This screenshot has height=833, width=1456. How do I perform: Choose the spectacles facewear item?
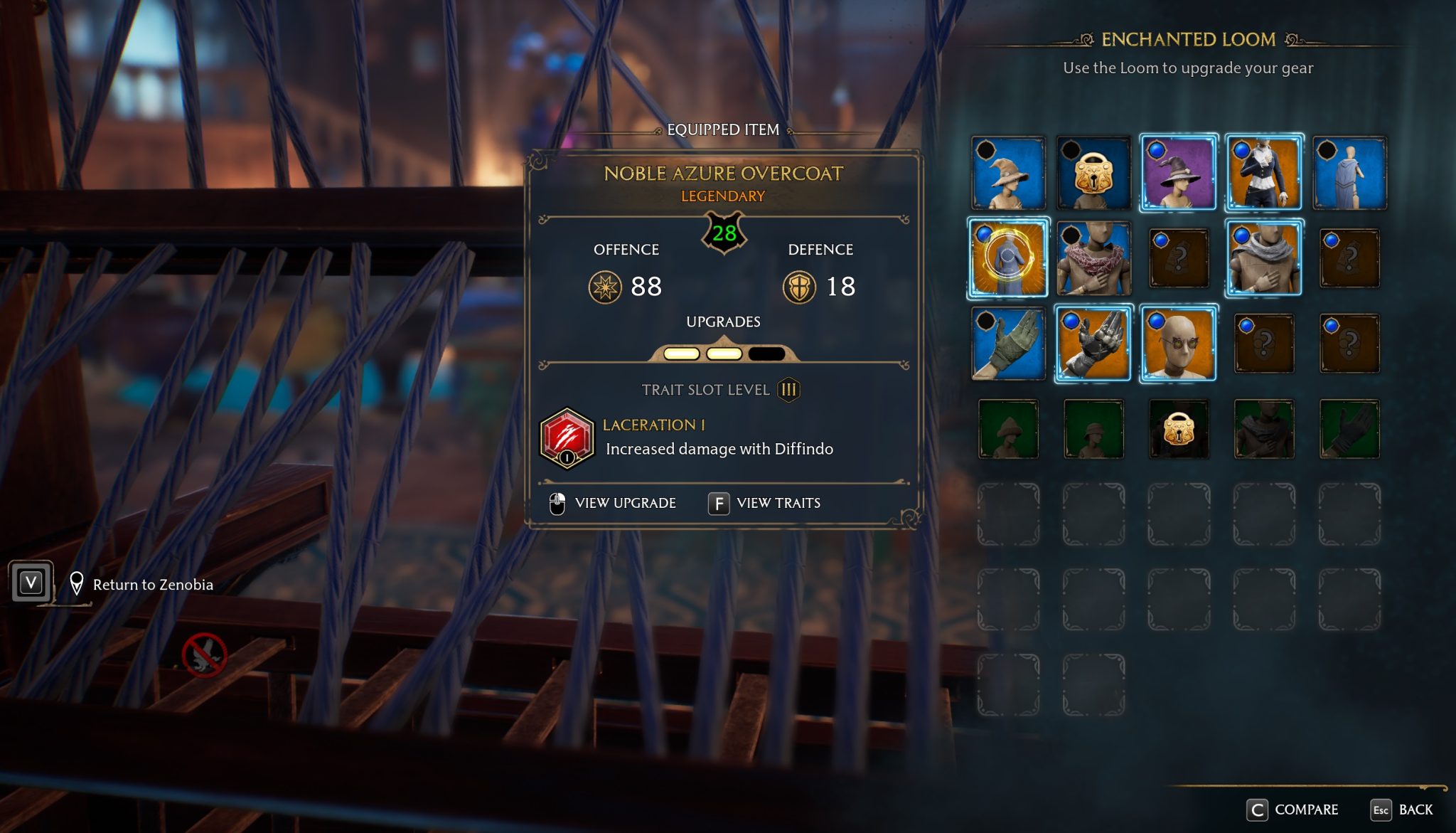click(x=1178, y=343)
